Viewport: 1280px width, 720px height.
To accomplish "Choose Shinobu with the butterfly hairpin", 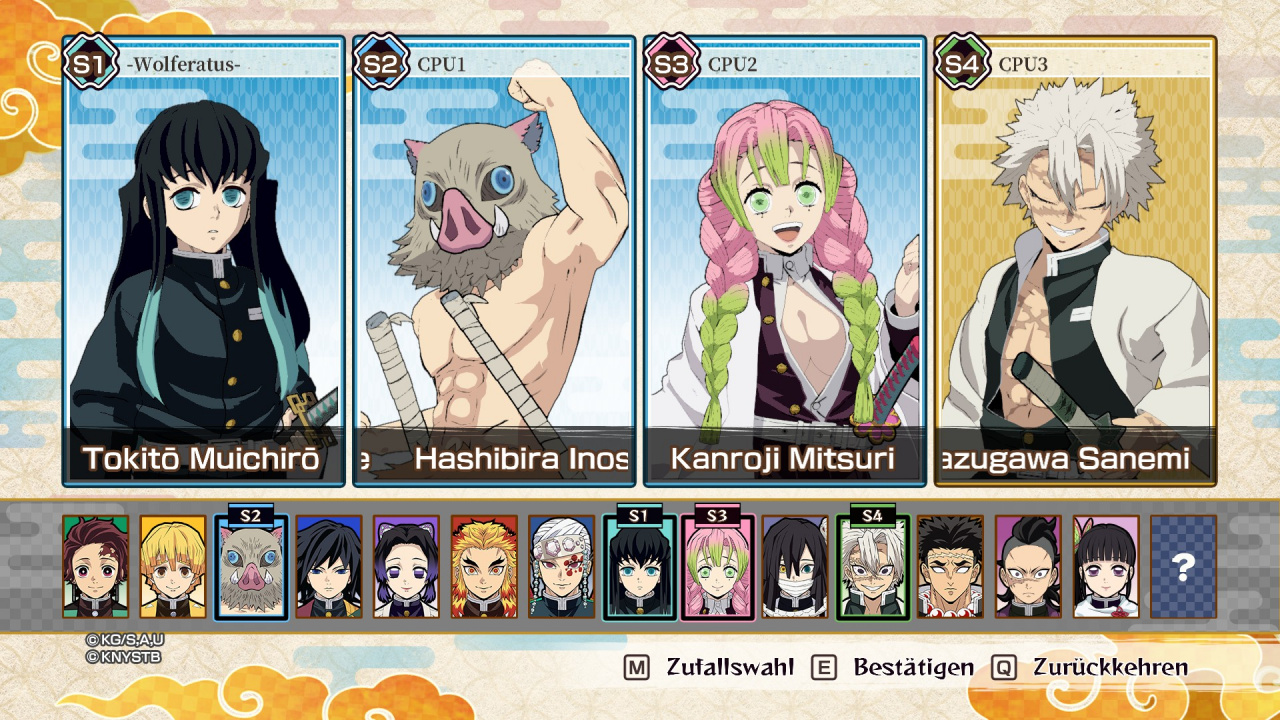I will (x=406, y=567).
